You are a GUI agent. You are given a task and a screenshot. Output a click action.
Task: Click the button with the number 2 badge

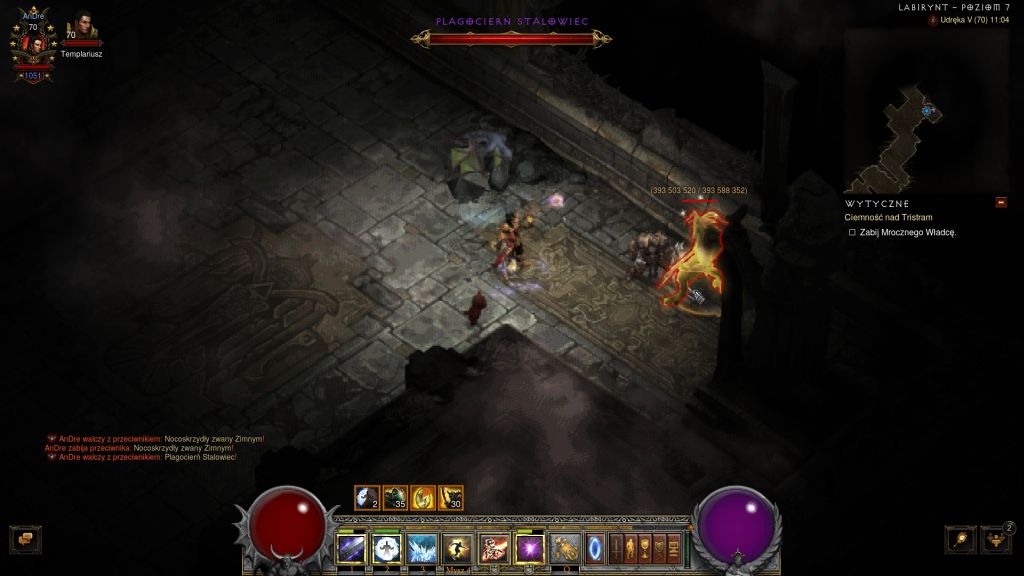995,539
